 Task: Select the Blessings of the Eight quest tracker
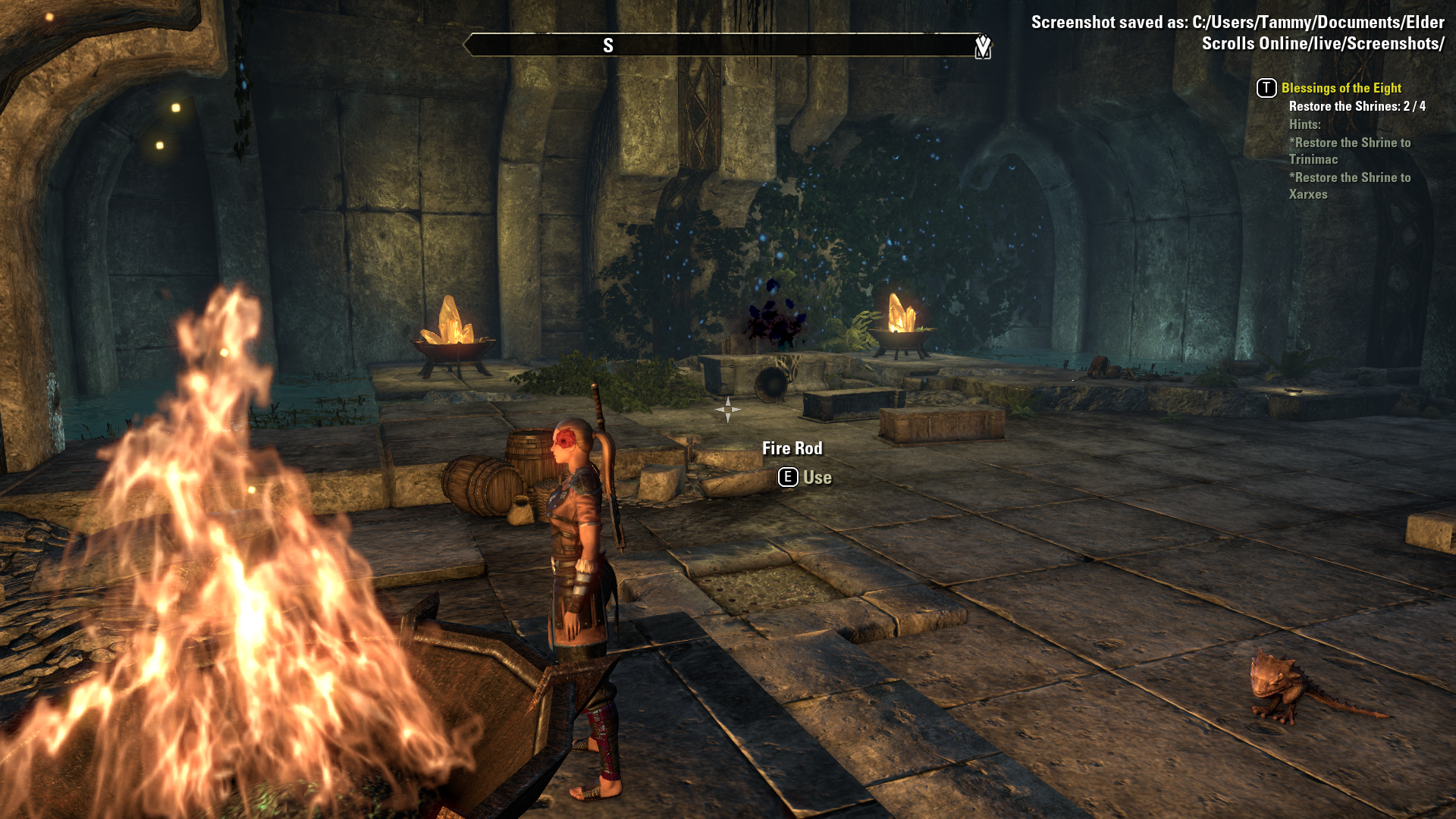(1341, 88)
